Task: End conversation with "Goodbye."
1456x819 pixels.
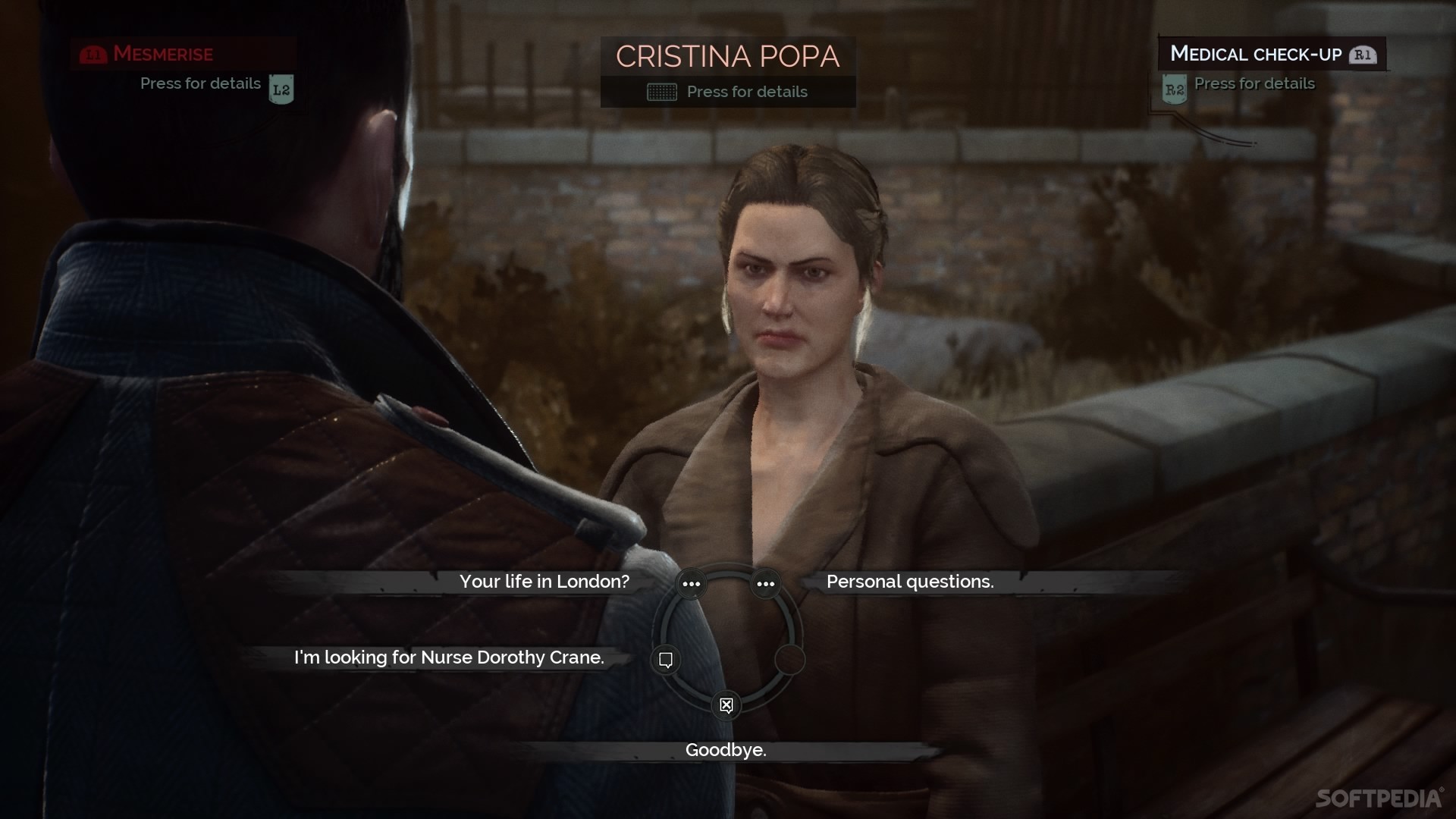Action: [726, 750]
